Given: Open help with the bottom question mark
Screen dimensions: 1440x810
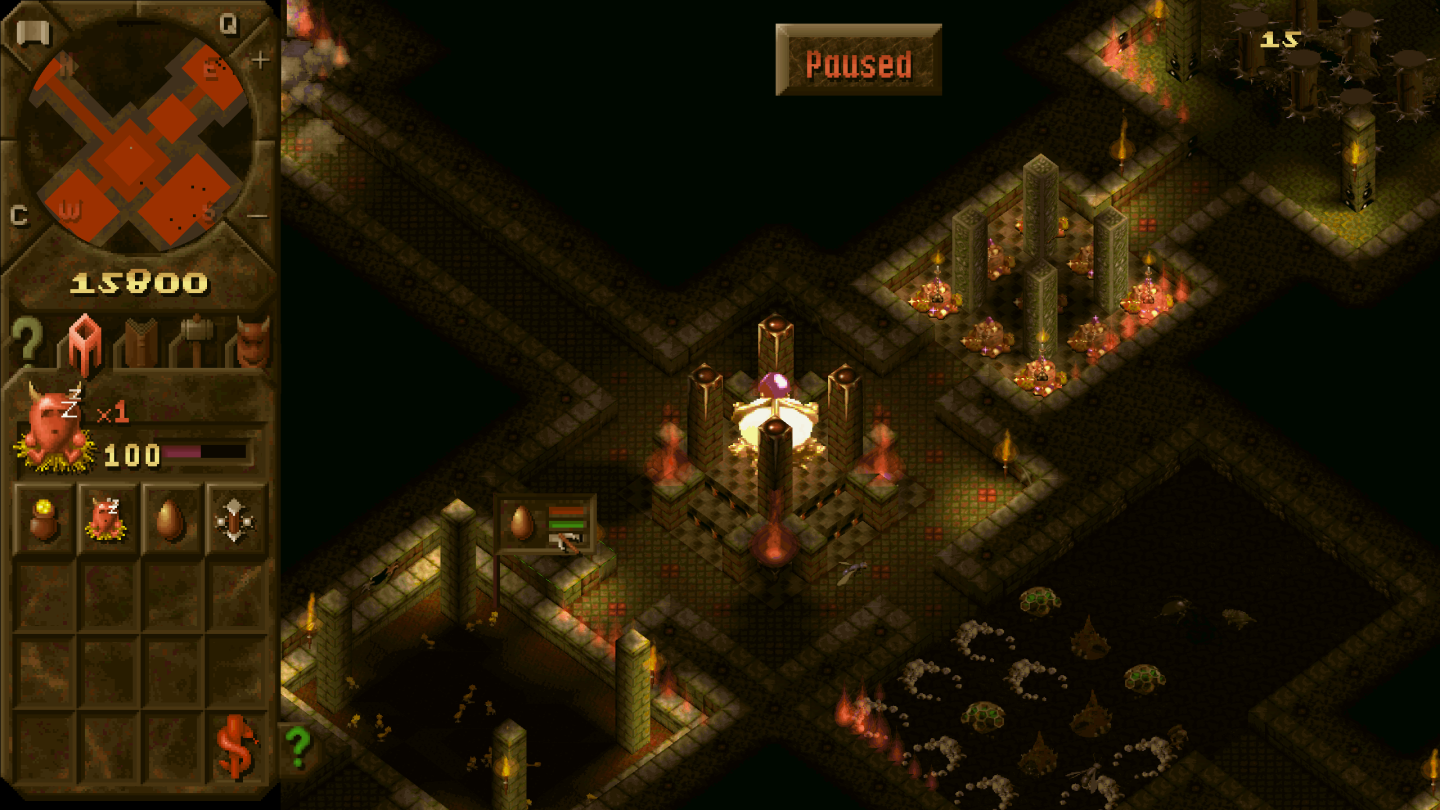Looking at the screenshot, I should (x=300, y=746).
